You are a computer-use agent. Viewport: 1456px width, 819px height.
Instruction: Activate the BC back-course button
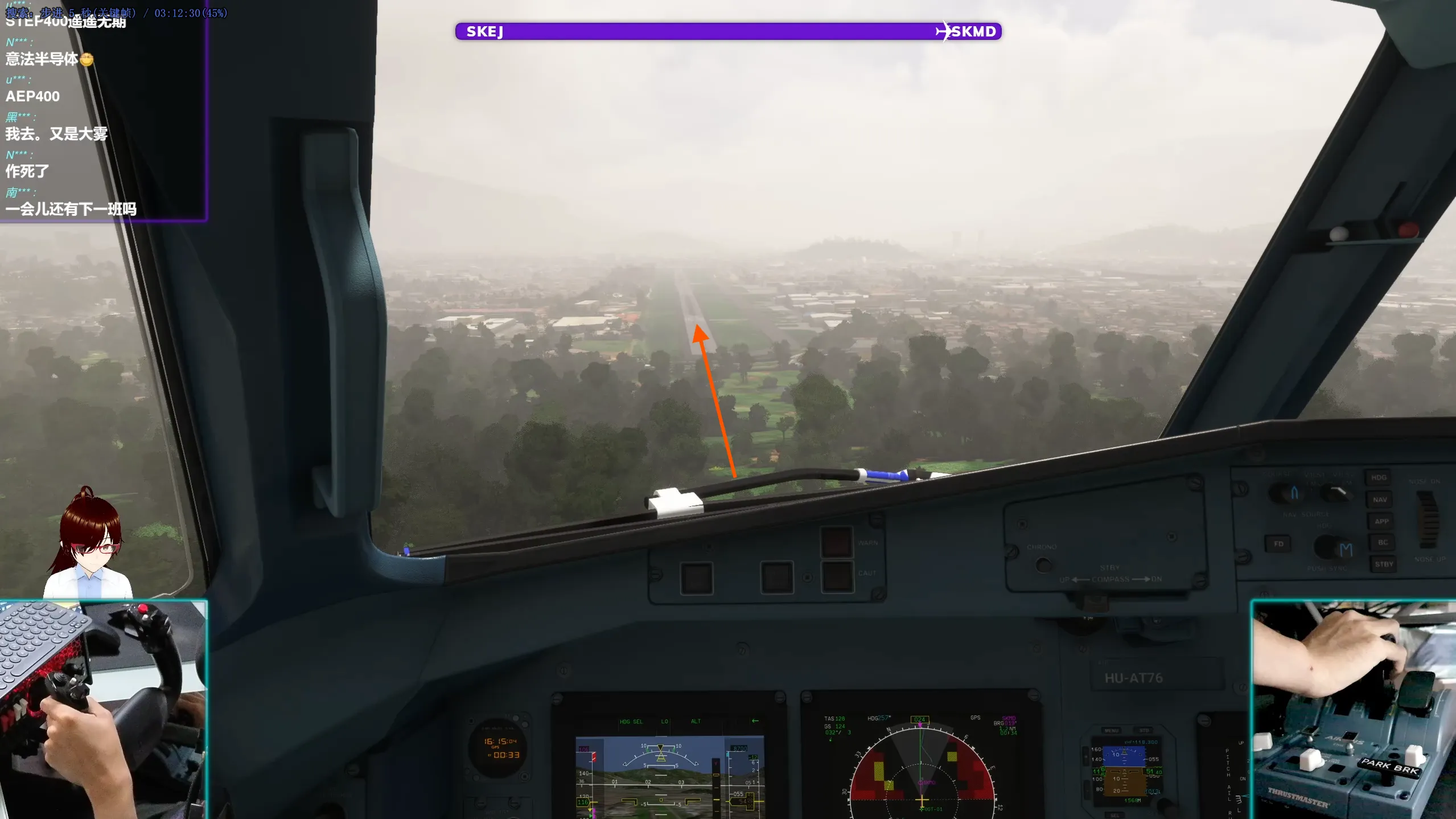pos(1383,542)
